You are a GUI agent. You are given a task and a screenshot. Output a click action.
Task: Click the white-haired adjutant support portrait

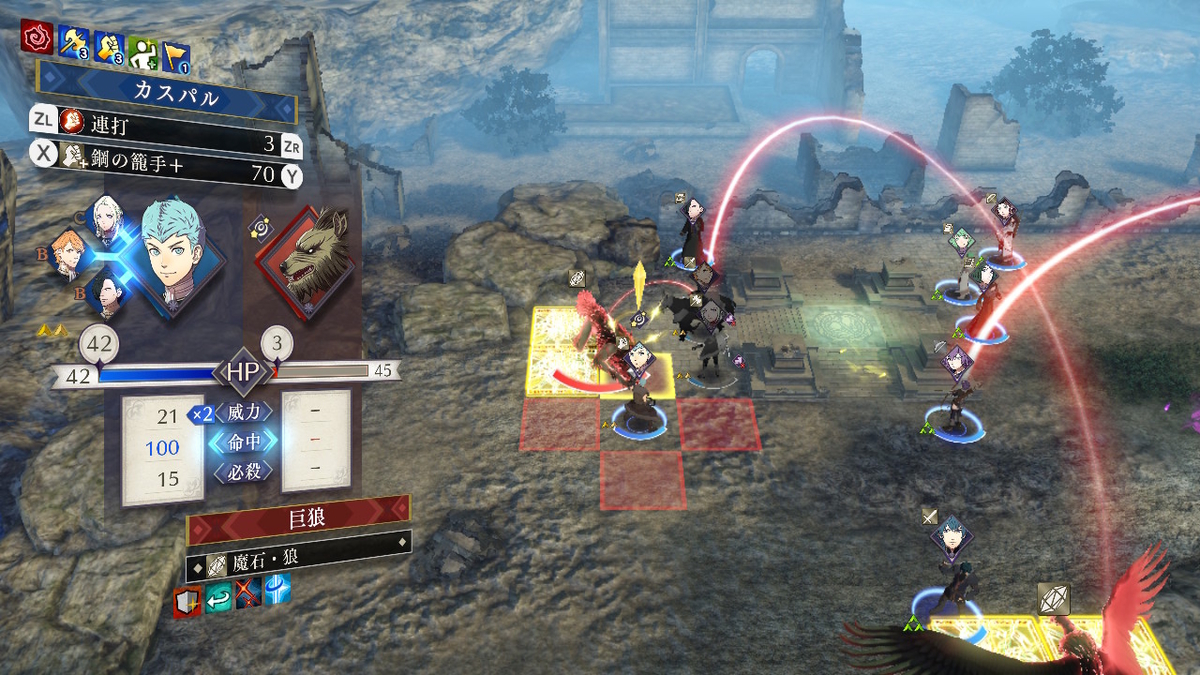pyautogui.click(x=105, y=217)
